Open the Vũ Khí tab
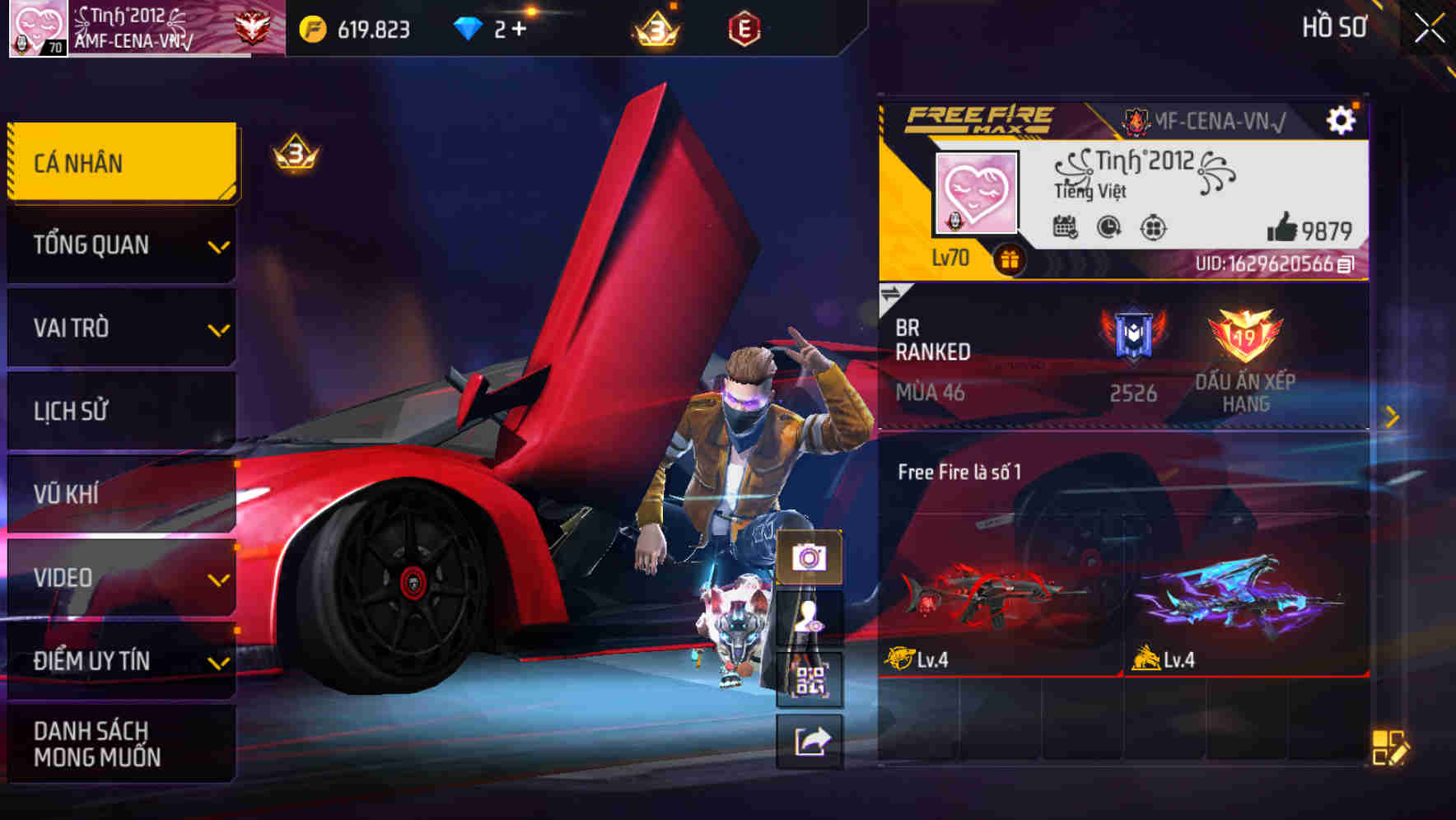The width and height of the screenshot is (1456, 820). [121, 494]
